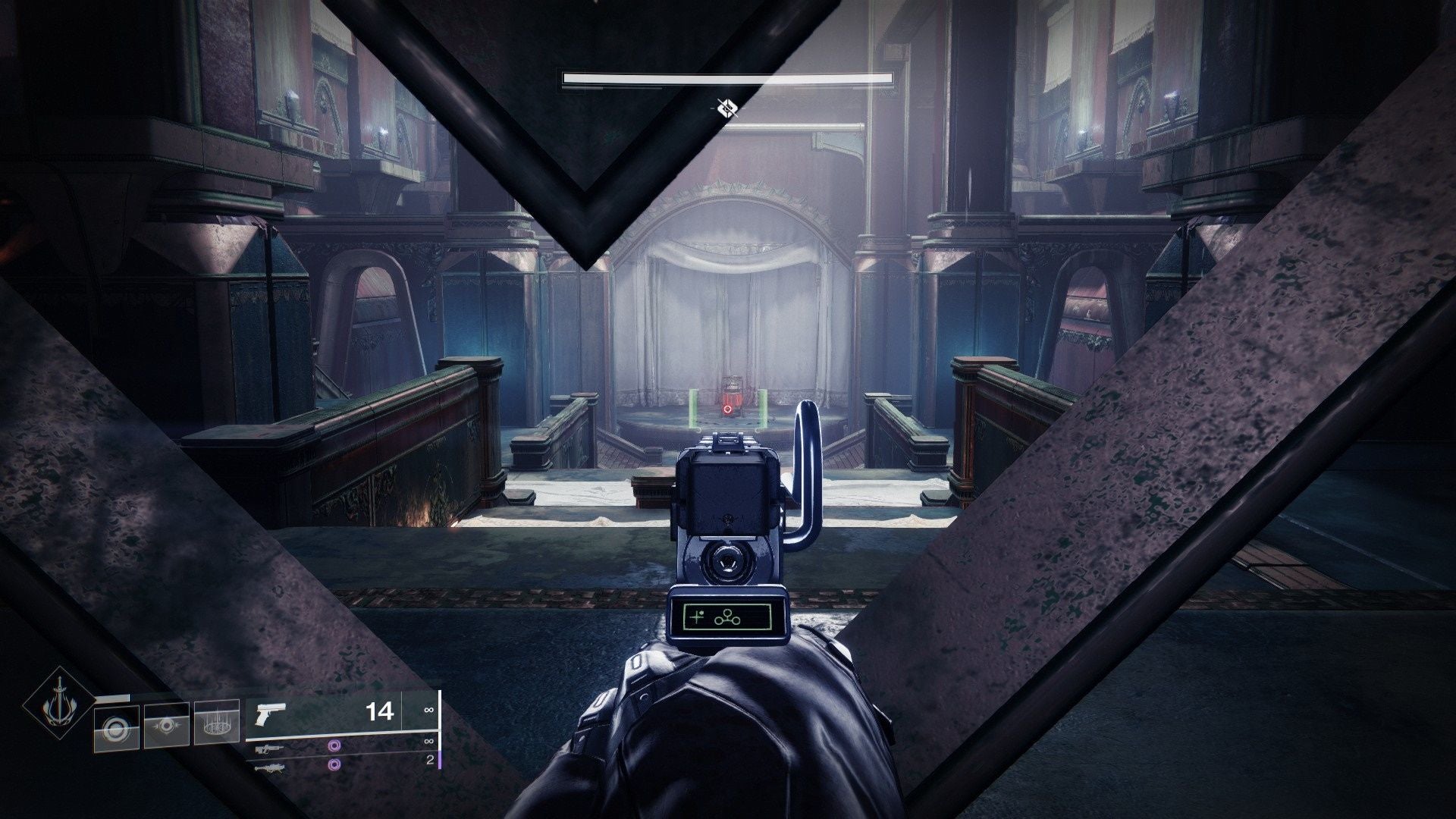This screenshot has height=819, width=1456.
Task: Click the purple special ammo circle icon
Action: pyautogui.click(x=335, y=745)
